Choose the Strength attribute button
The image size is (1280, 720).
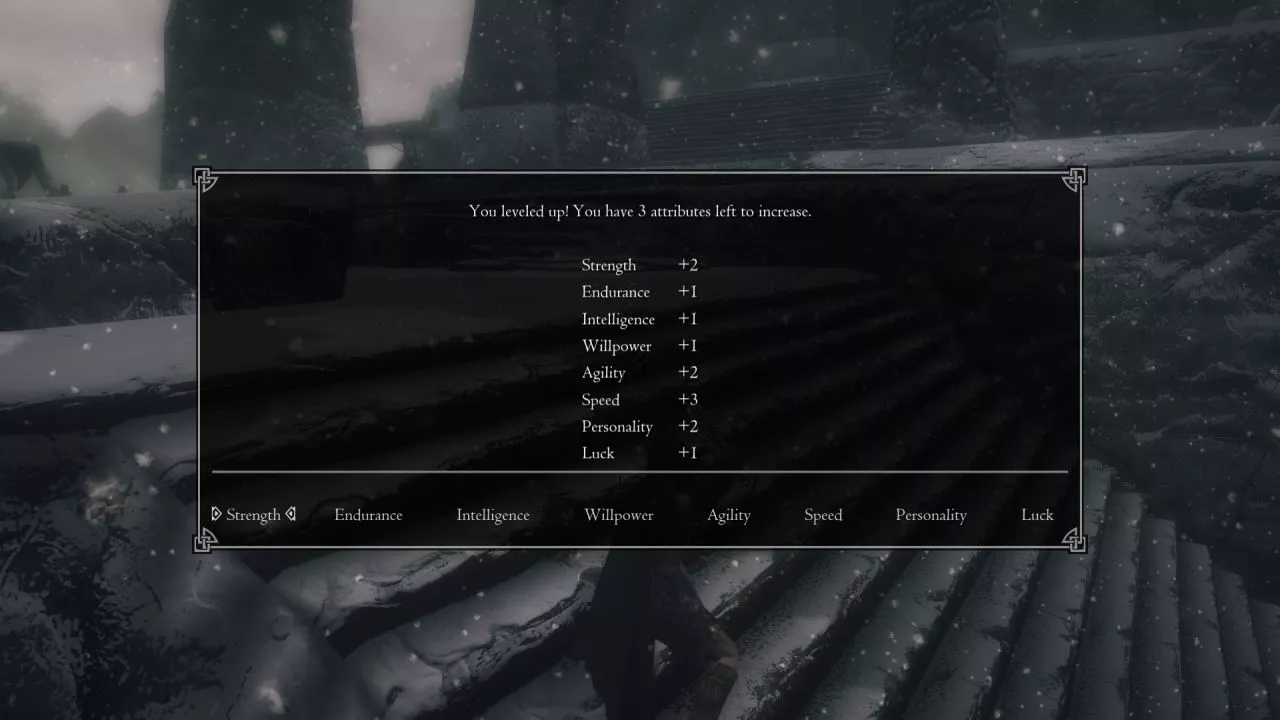tap(253, 515)
